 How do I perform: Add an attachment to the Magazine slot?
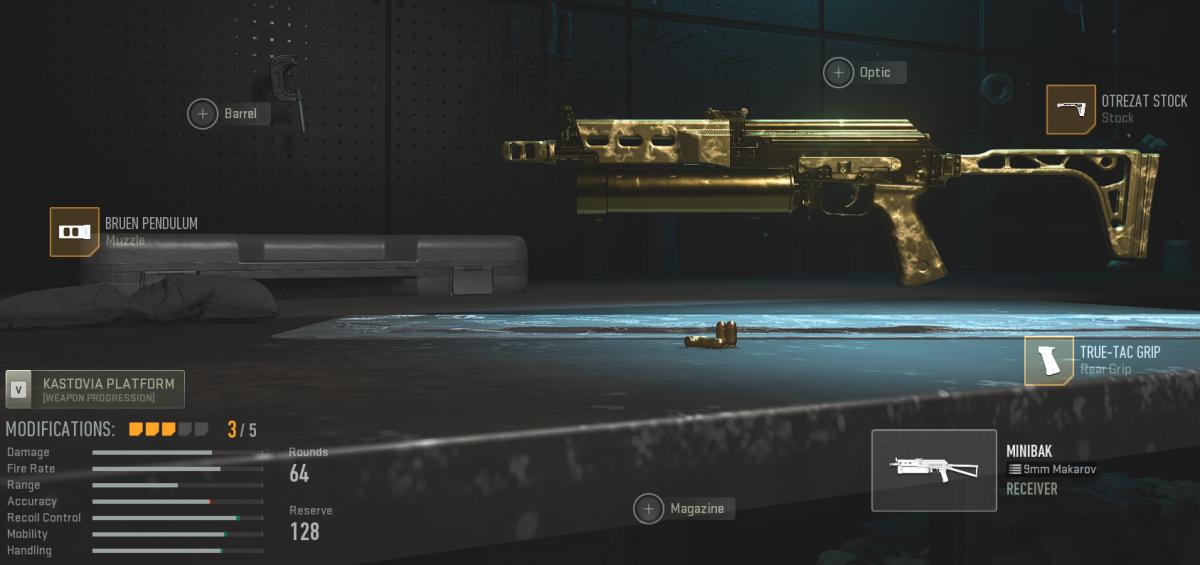coord(649,509)
